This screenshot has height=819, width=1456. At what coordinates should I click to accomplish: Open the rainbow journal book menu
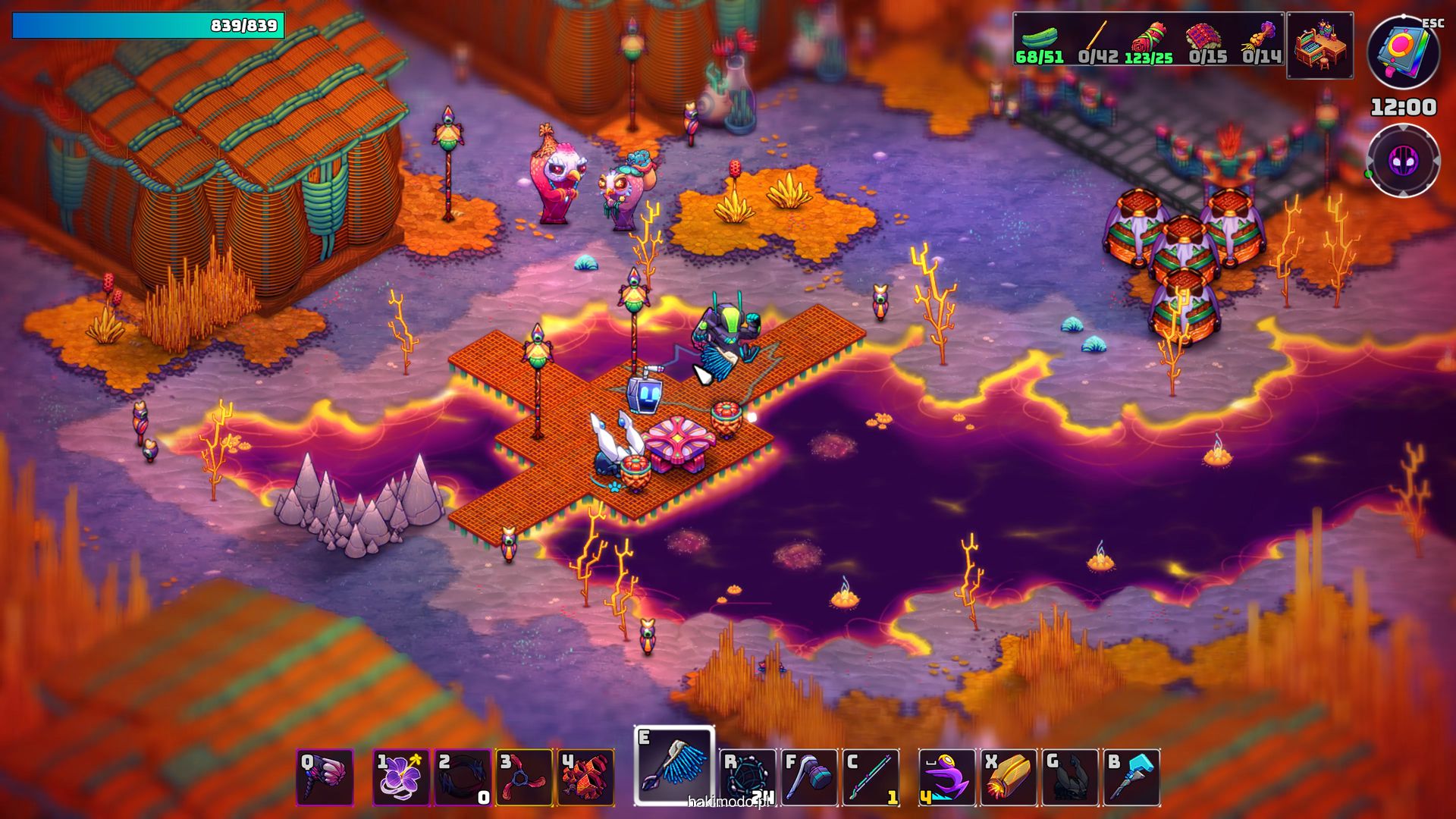click(1404, 52)
